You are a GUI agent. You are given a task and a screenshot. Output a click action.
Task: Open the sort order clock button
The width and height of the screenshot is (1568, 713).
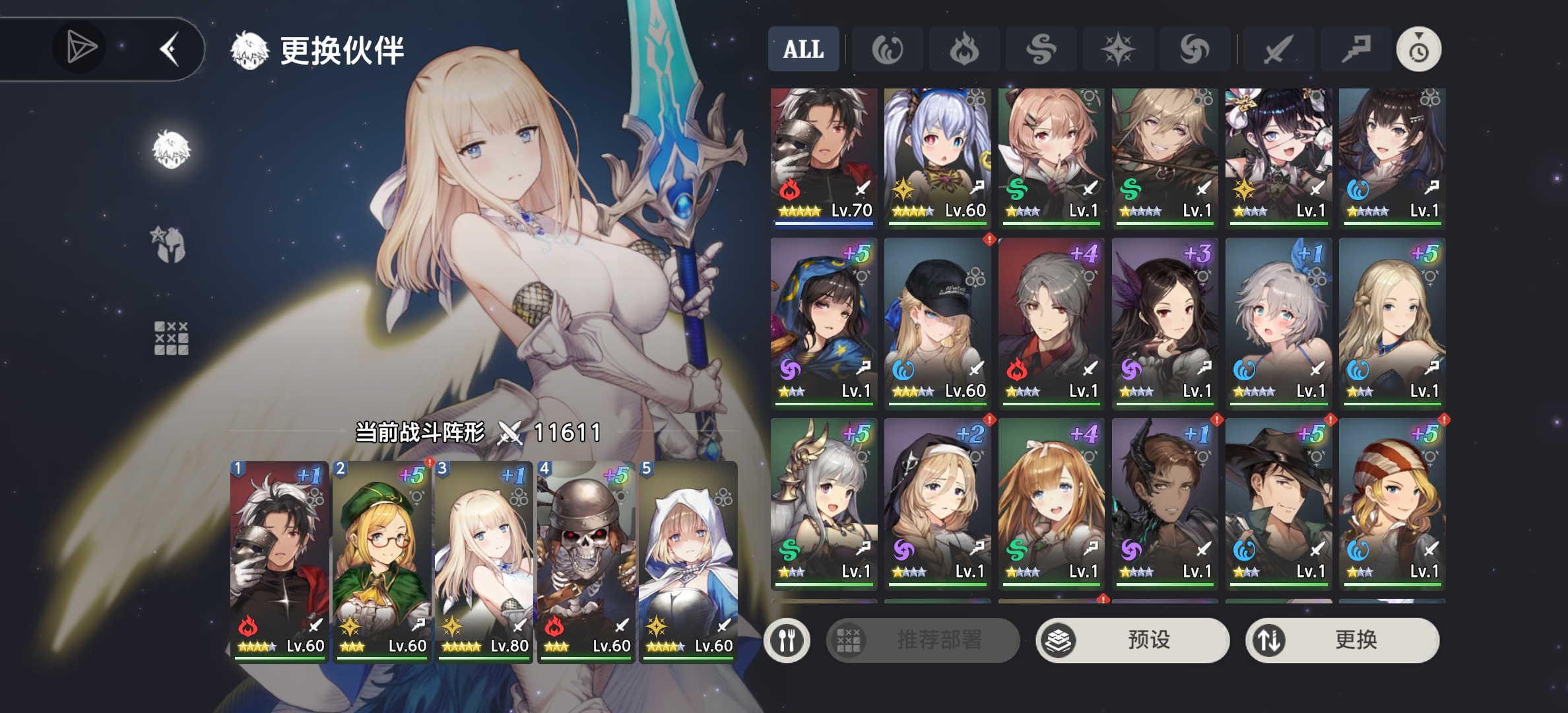1418,50
